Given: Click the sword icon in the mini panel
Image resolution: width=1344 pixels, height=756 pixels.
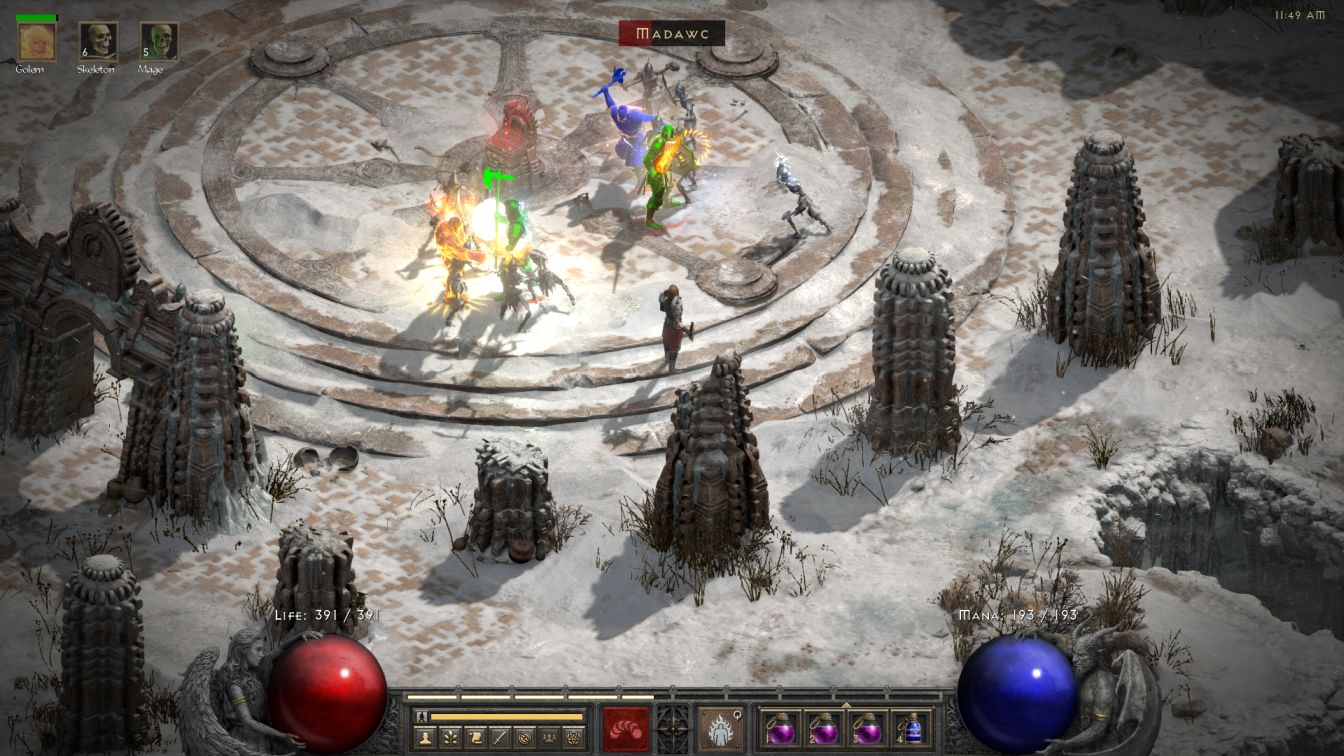Looking at the screenshot, I should [x=500, y=738].
